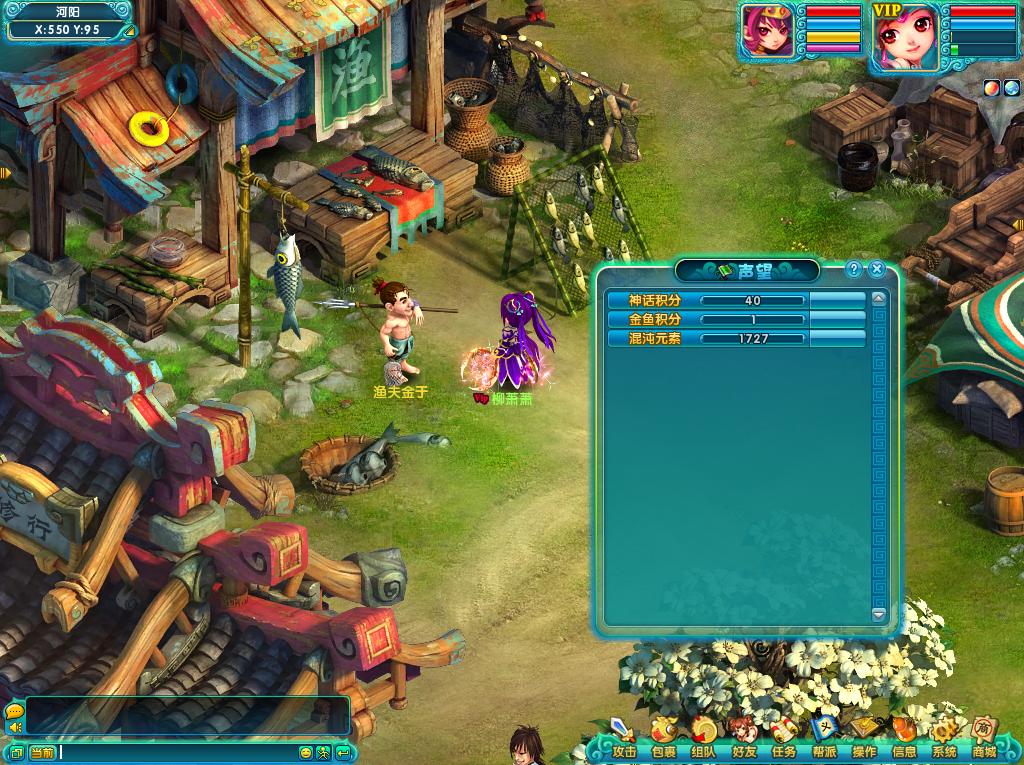The image size is (1024, 765).
Task: Click the chat text input field
Action: [x=178, y=752]
